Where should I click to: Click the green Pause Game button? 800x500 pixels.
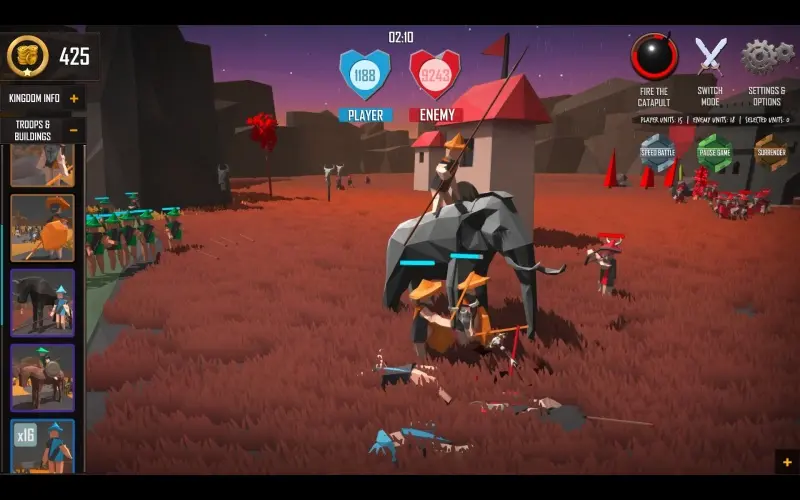tap(714, 152)
